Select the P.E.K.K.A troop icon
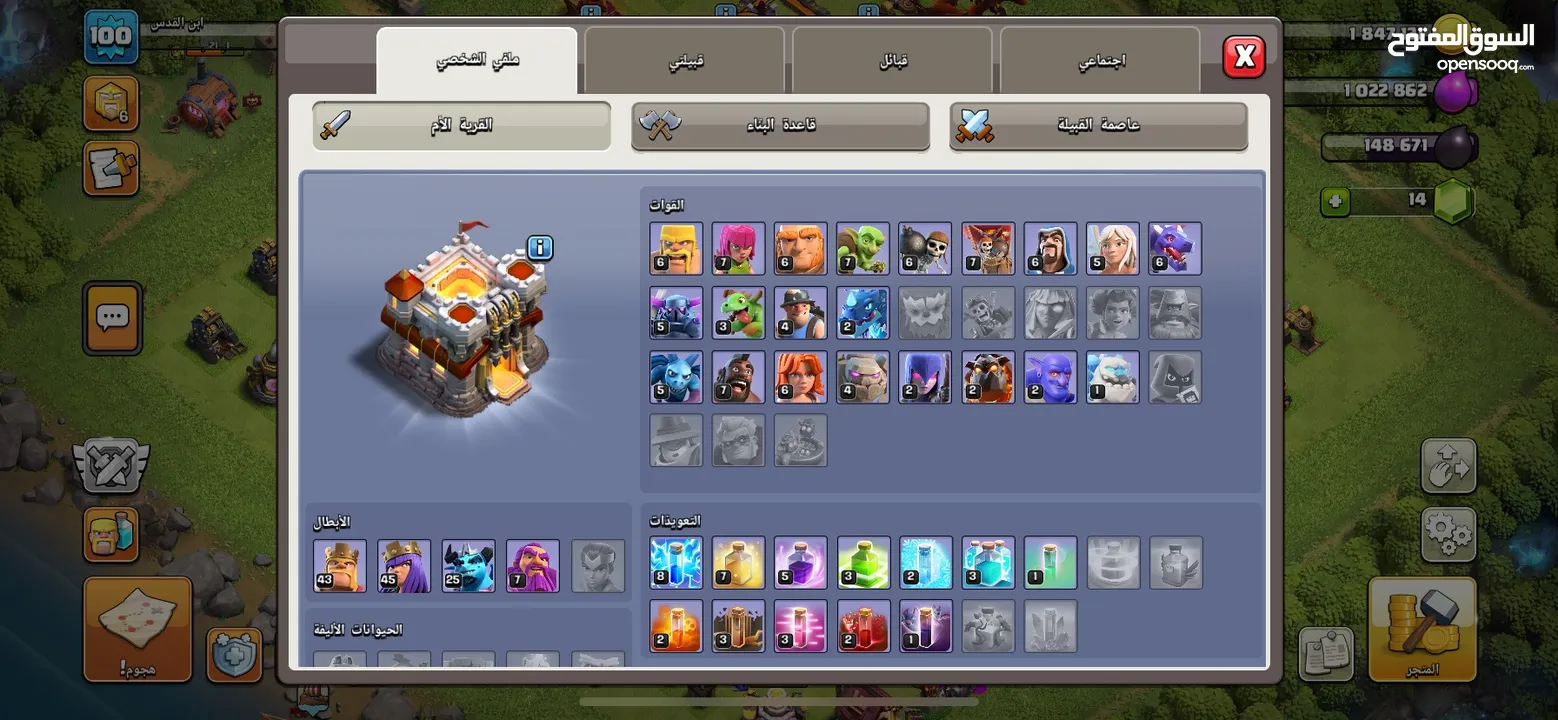The image size is (1558, 720). [x=676, y=312]
